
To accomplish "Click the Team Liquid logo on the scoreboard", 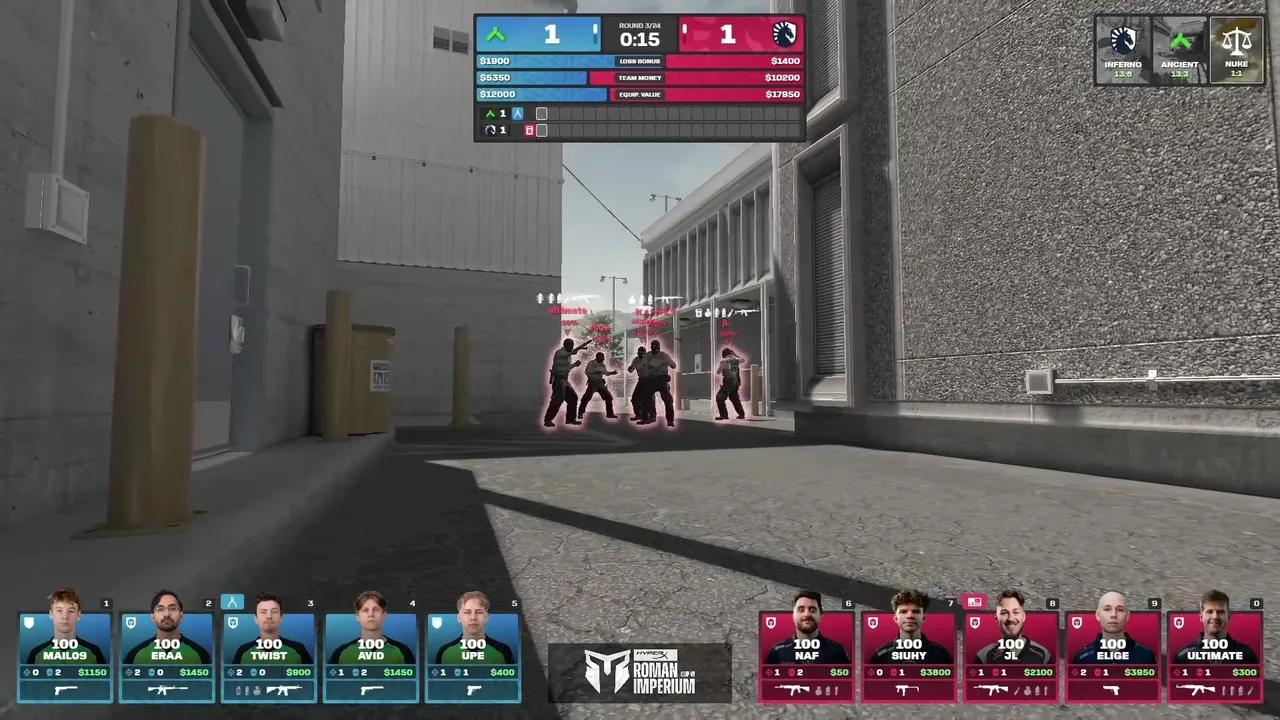I will pyautogui.click(x=784, y=34).
